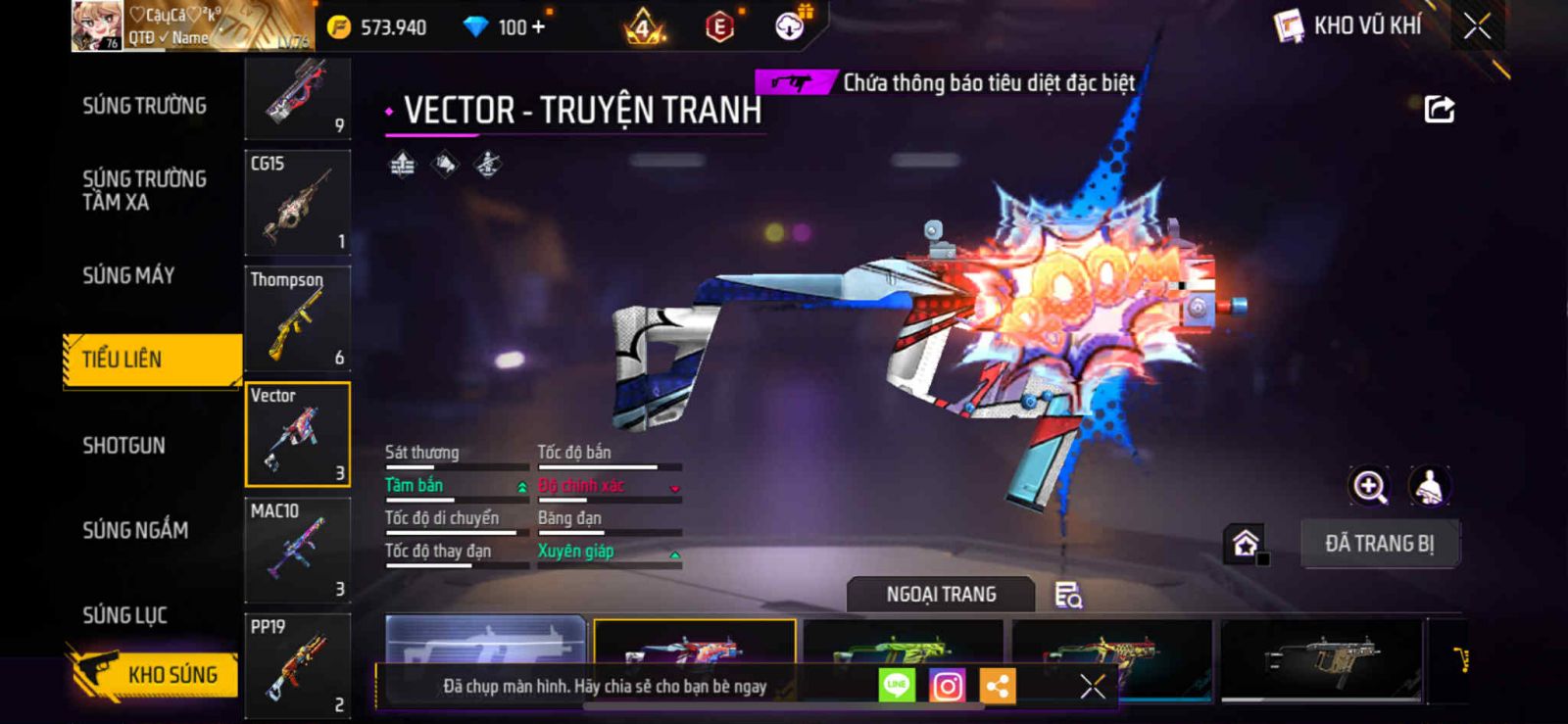1568x724 pixels.
Task: Open the Súng Máy weapon category
Action: click(128, 275)
